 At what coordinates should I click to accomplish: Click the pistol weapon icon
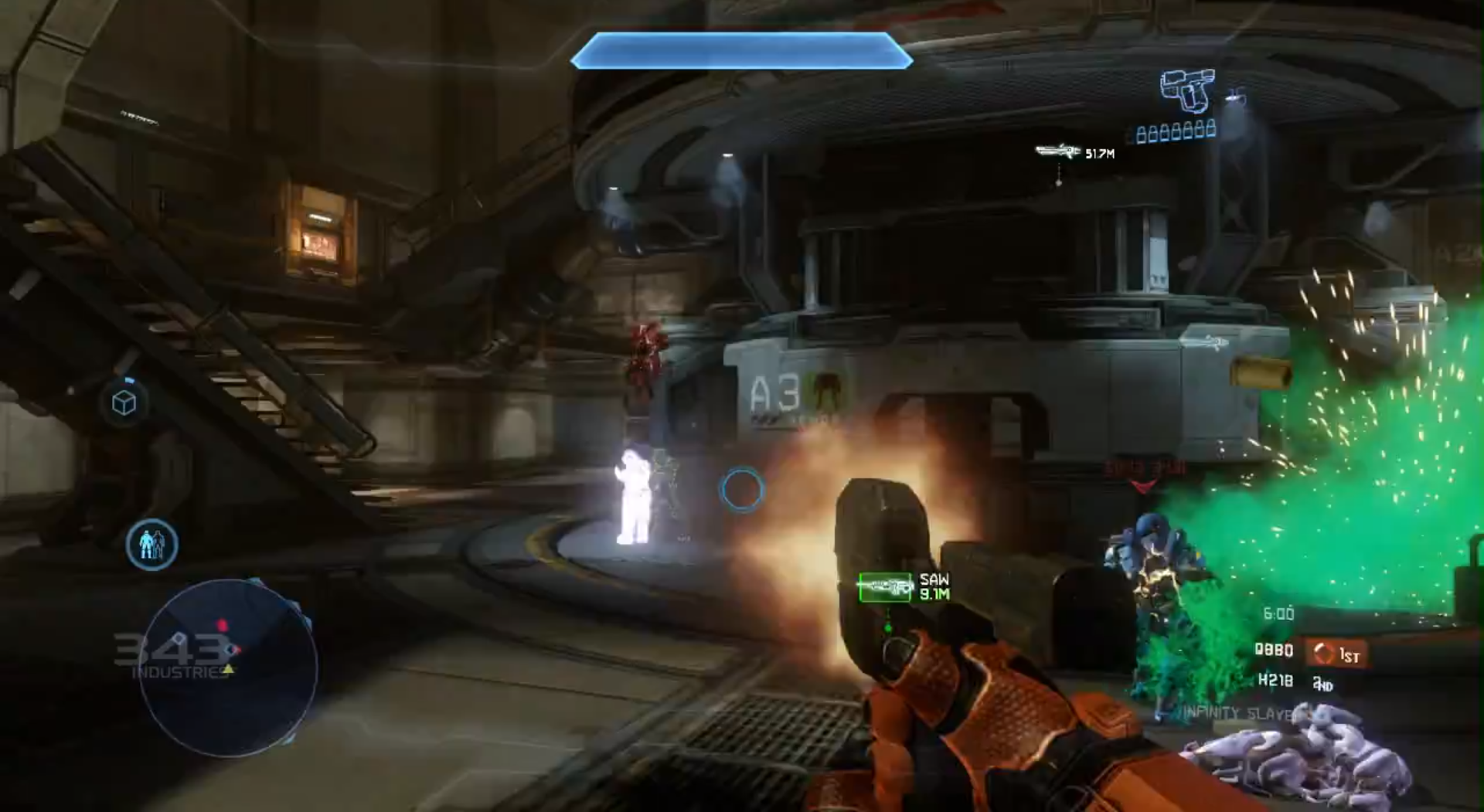(1187, 90)
